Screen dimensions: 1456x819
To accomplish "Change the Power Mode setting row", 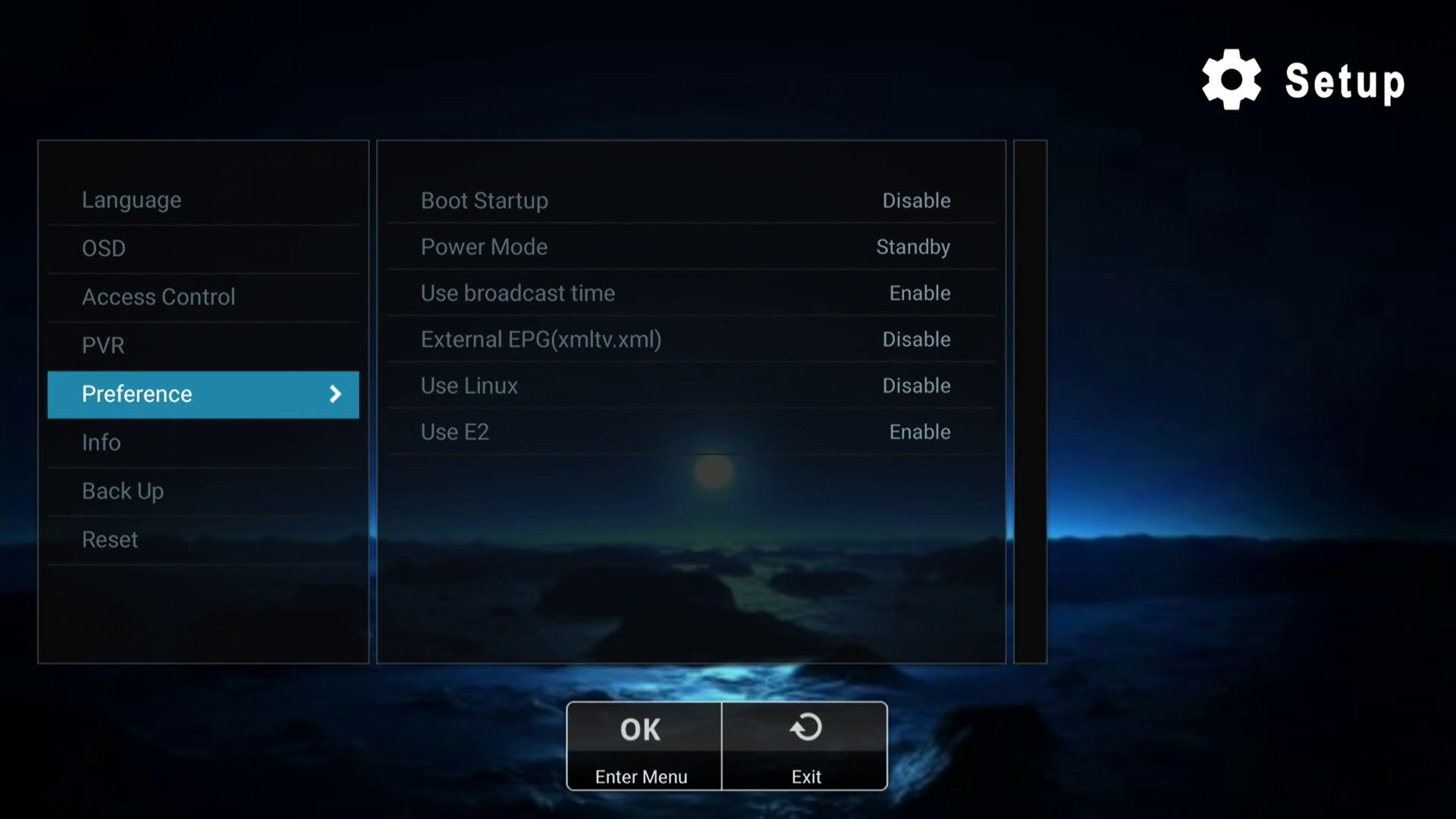I will pos(690,247).
